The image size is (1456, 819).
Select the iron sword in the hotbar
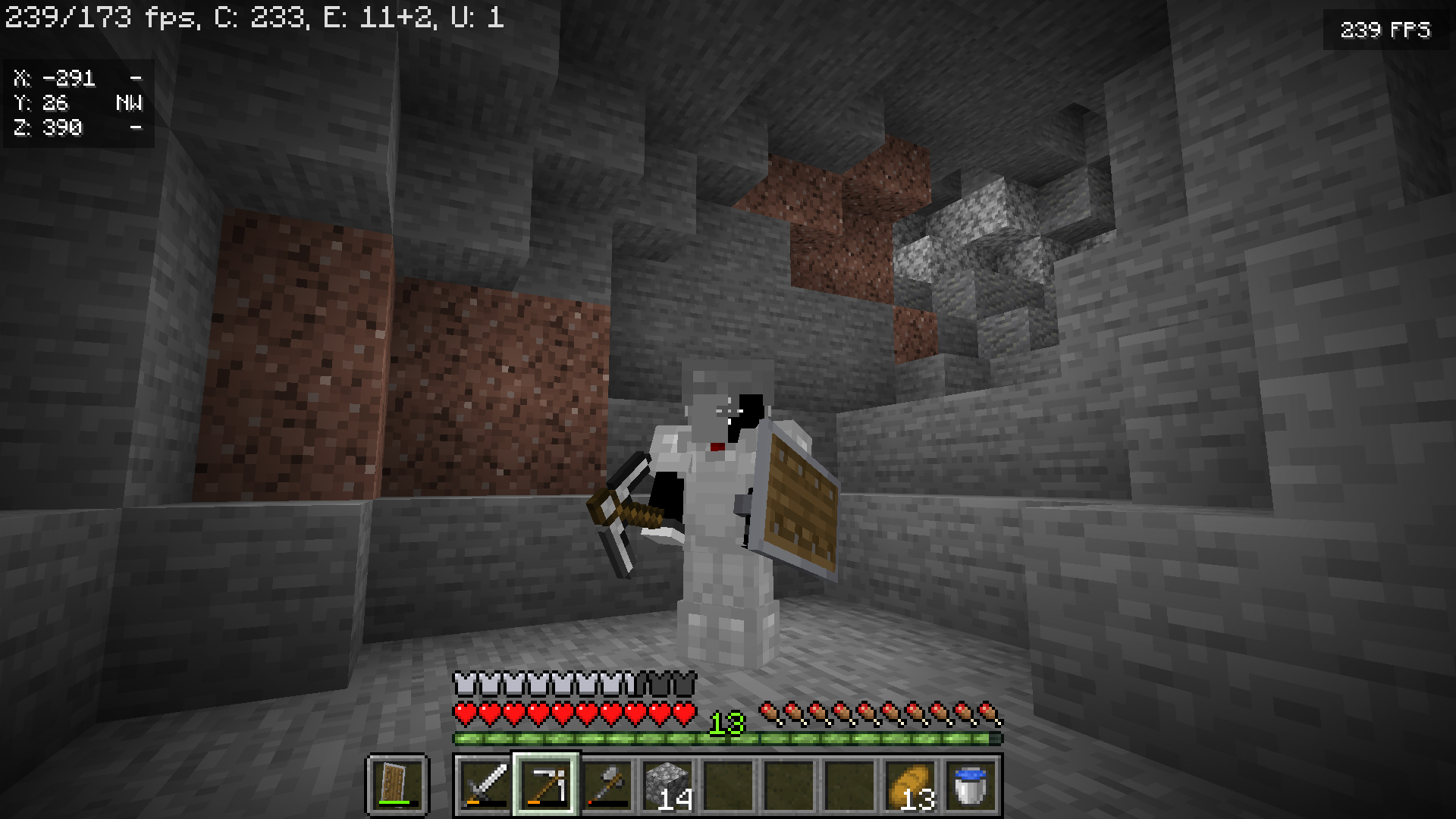coord(485,786)
